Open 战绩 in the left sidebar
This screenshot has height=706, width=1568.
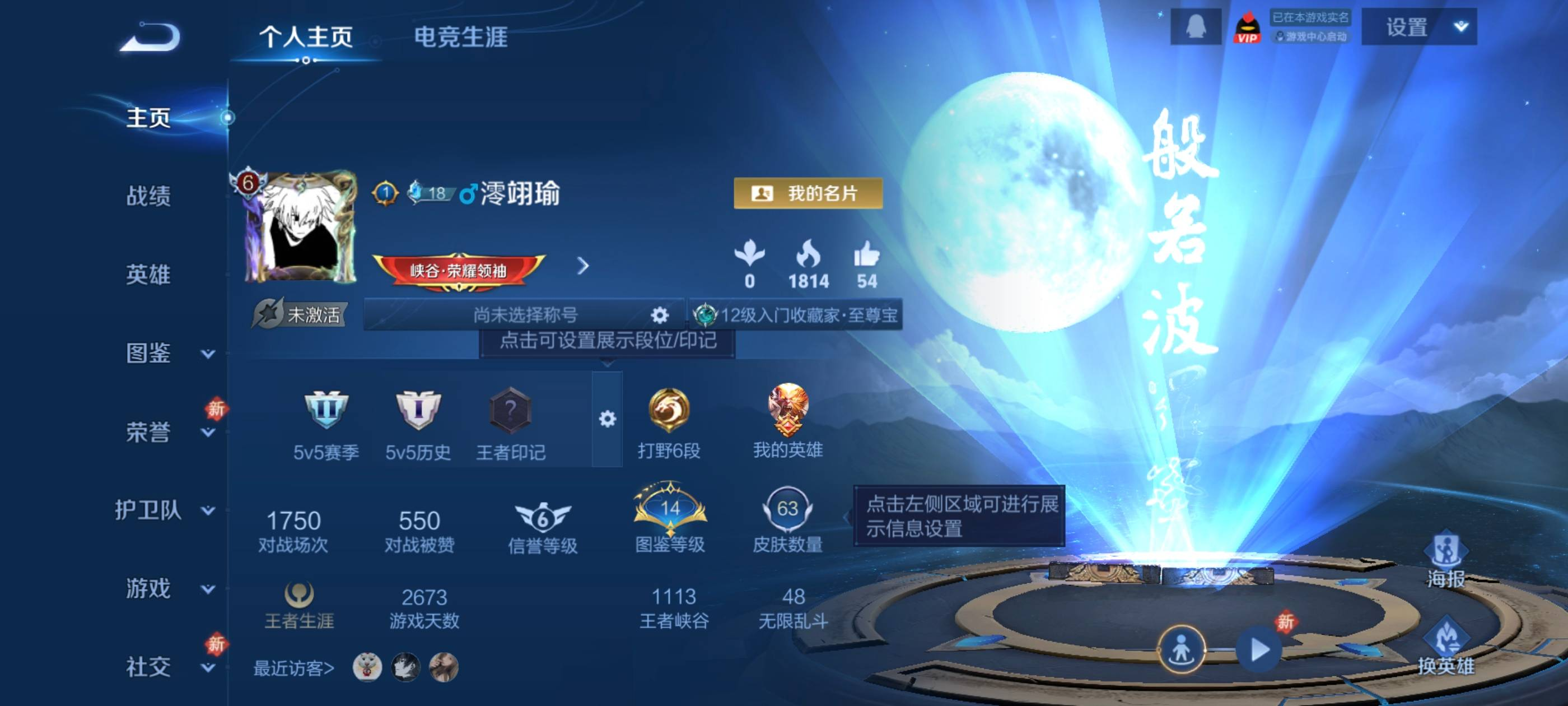pos(149,198)
